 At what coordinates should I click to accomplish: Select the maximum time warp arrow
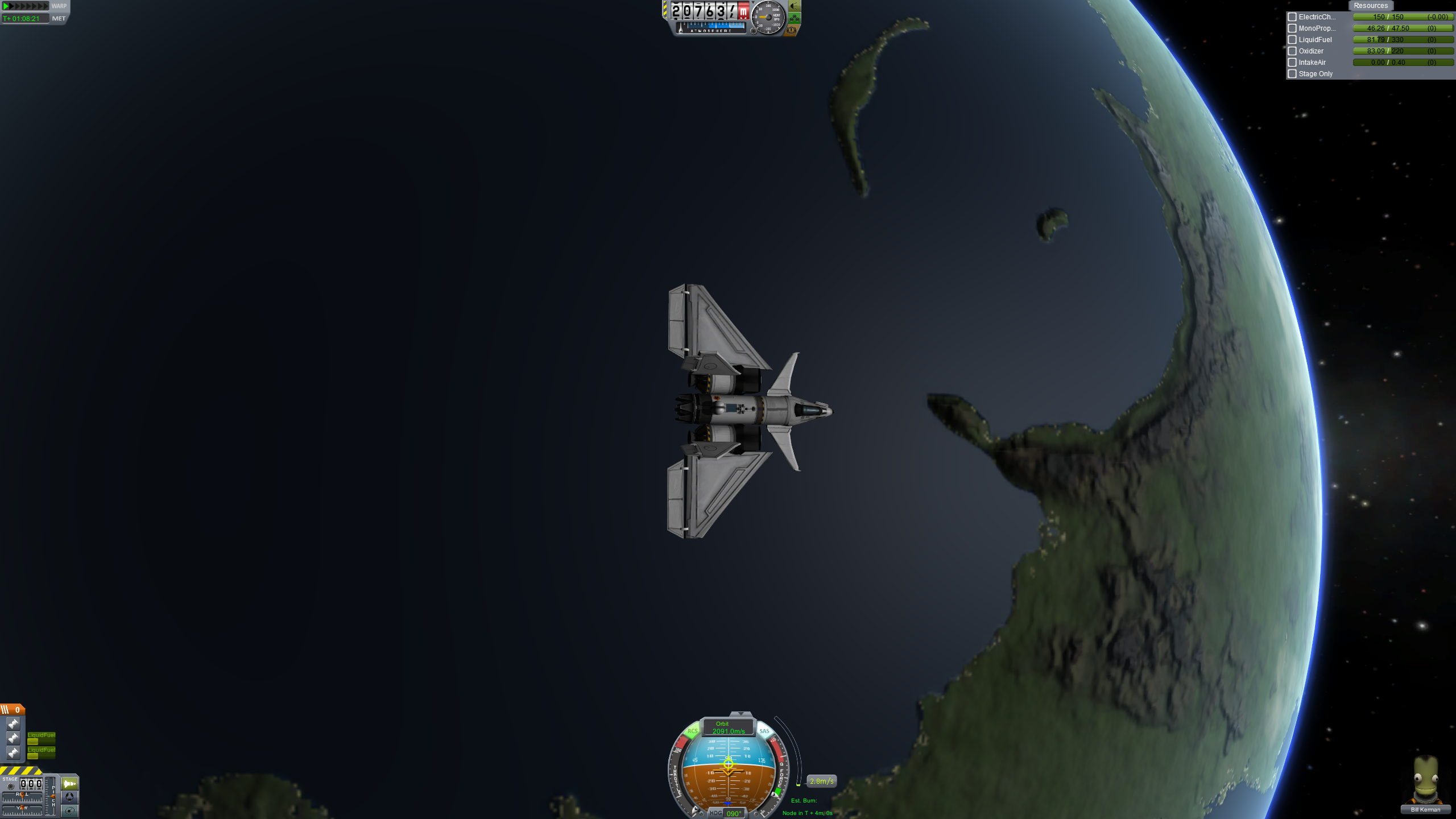46,6
